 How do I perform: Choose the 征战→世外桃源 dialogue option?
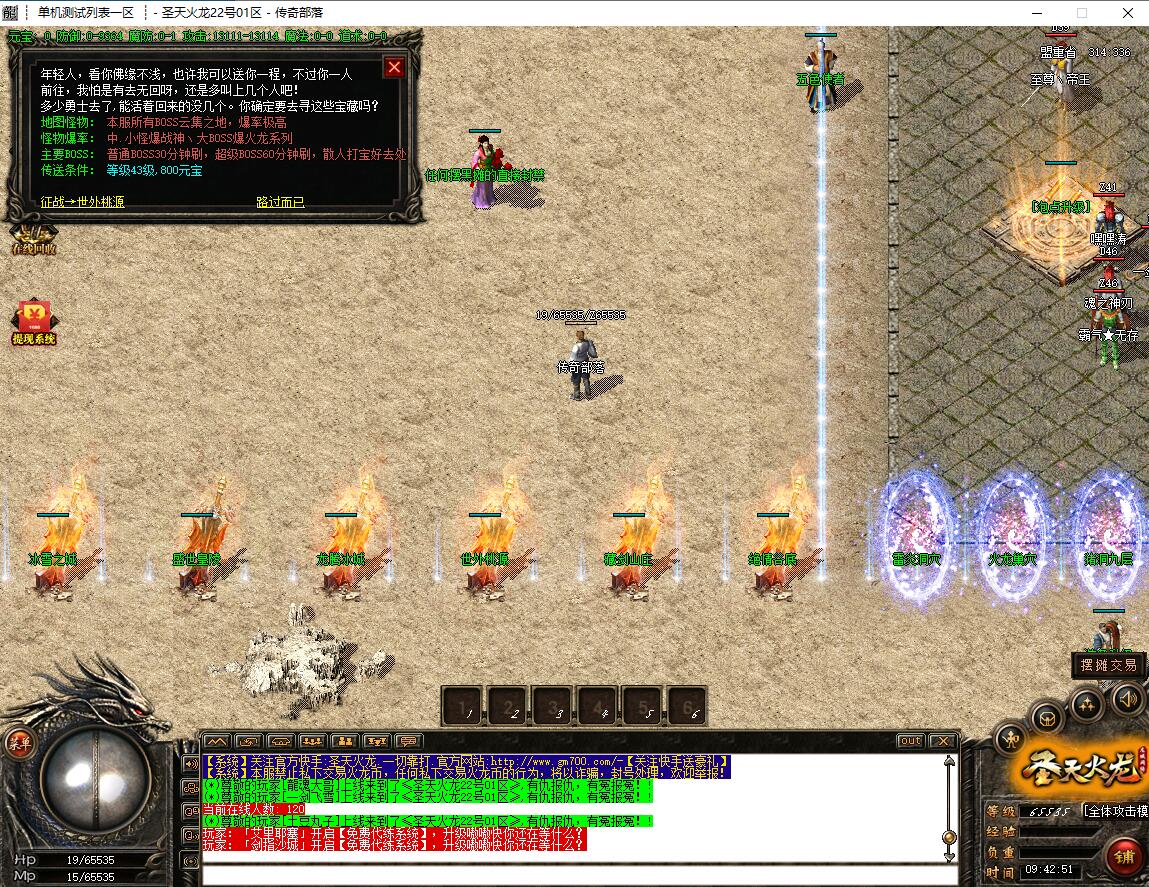click(83, 201)
